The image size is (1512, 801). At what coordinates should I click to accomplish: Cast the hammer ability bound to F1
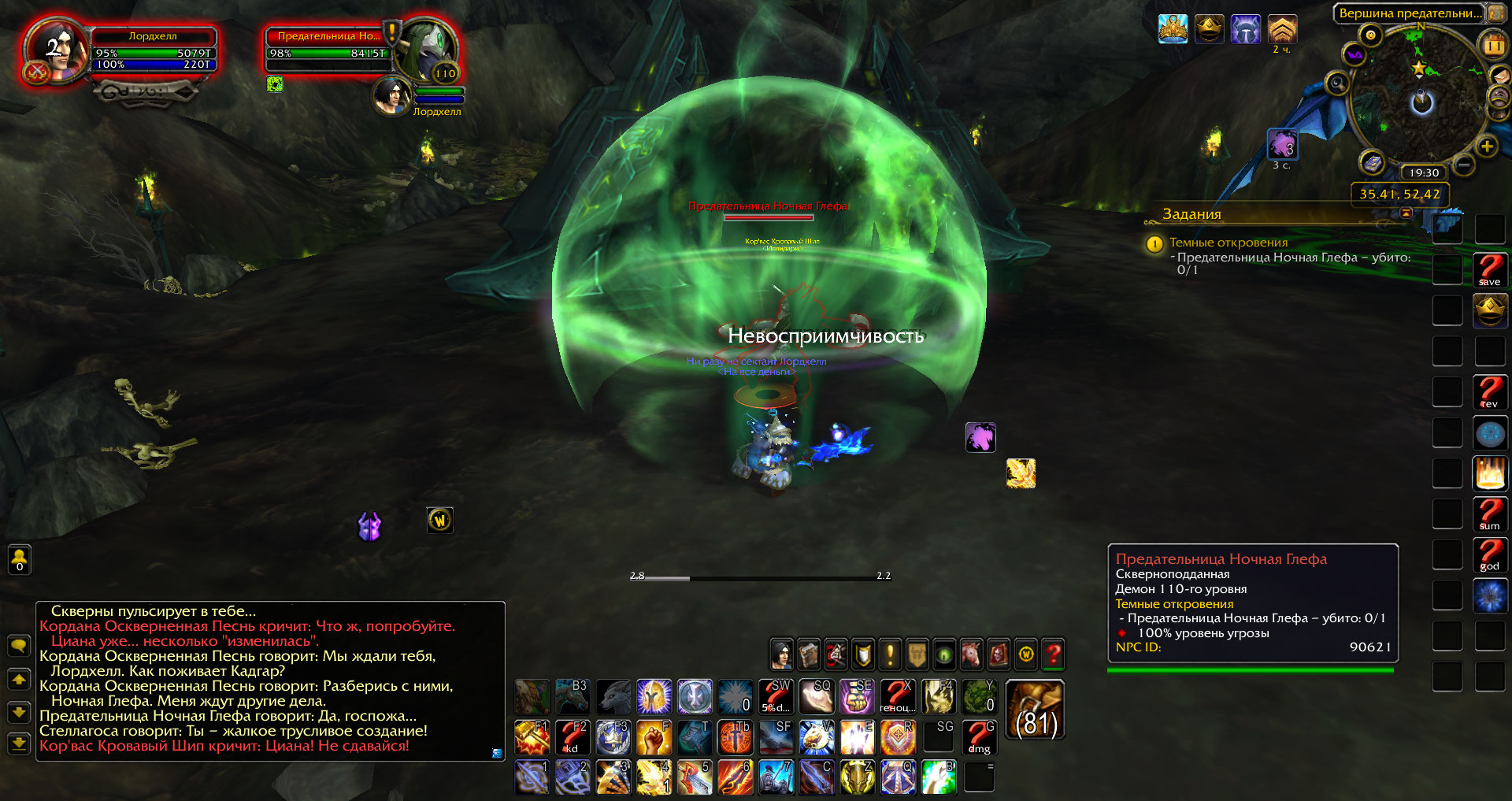click(x=532, y=737)
